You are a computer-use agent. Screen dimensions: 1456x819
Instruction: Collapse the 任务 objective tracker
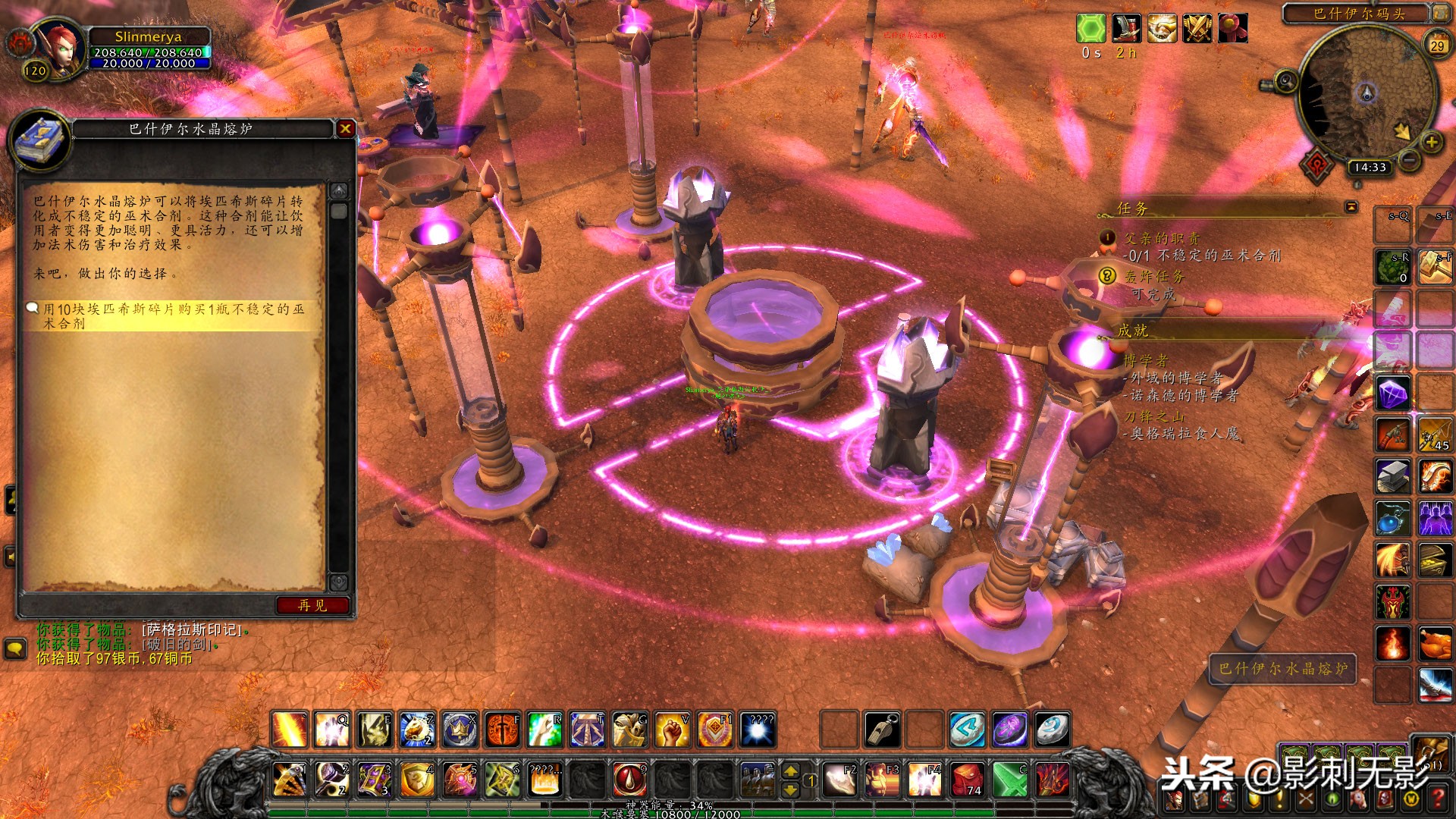[x=1351, y=207]
